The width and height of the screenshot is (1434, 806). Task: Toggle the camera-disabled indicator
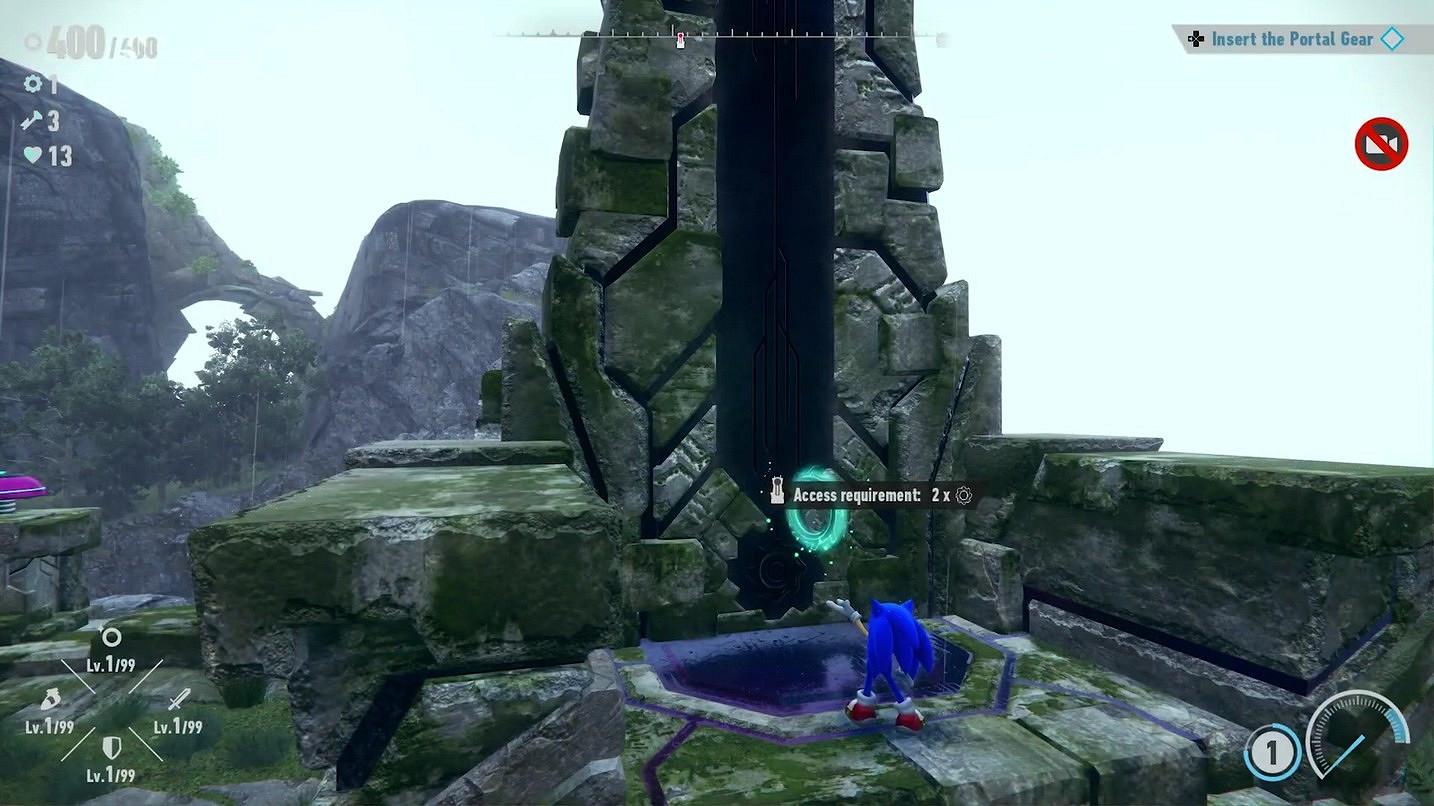pos(1381,144)
